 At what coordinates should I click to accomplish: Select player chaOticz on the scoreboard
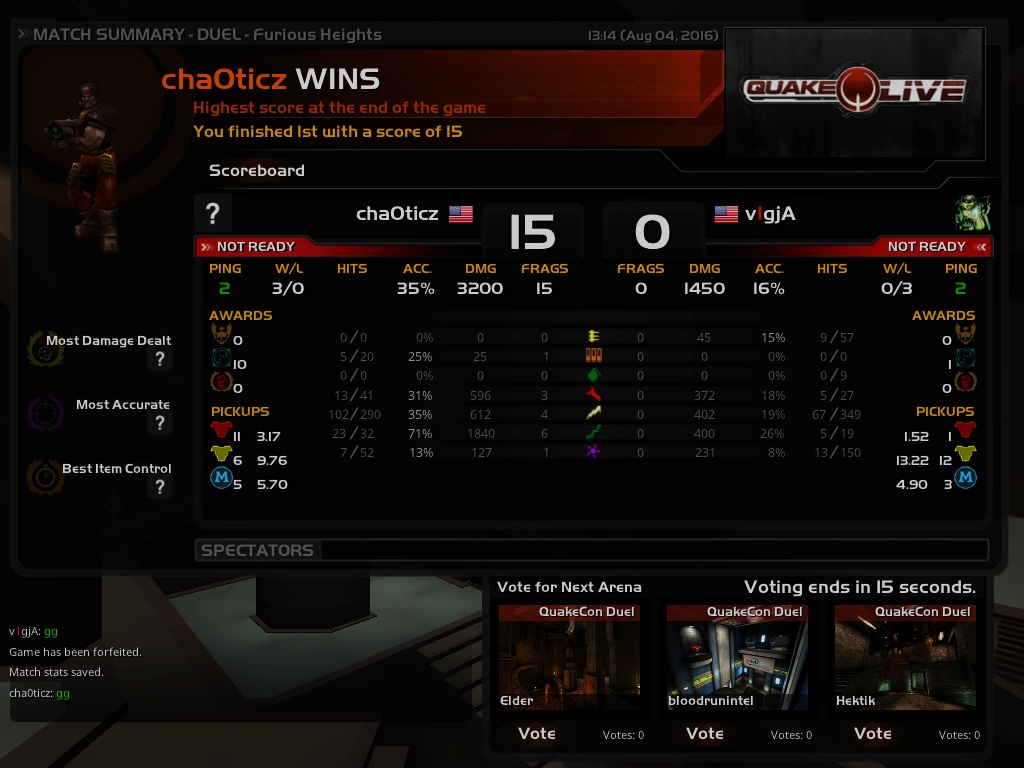coord(398,213)
